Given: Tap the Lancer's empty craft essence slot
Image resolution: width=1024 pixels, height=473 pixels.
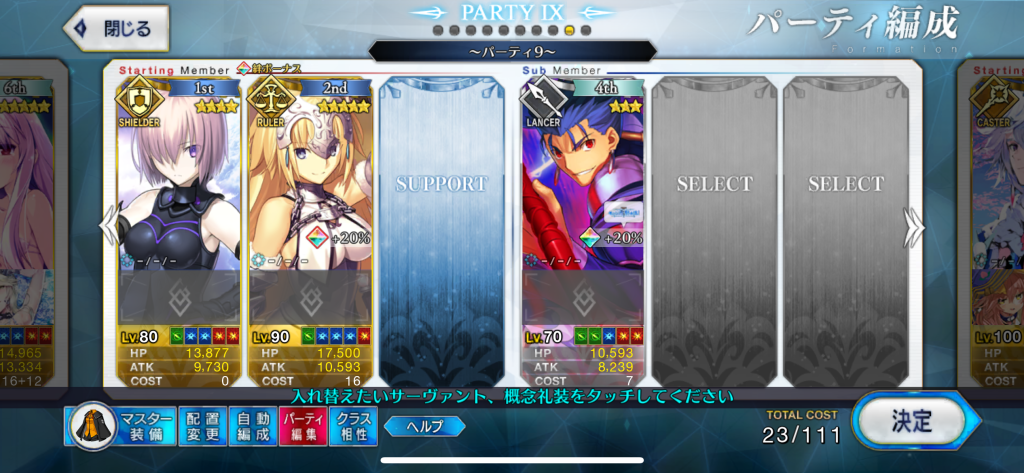Looking at the screenshot, I should pos(583,296).
